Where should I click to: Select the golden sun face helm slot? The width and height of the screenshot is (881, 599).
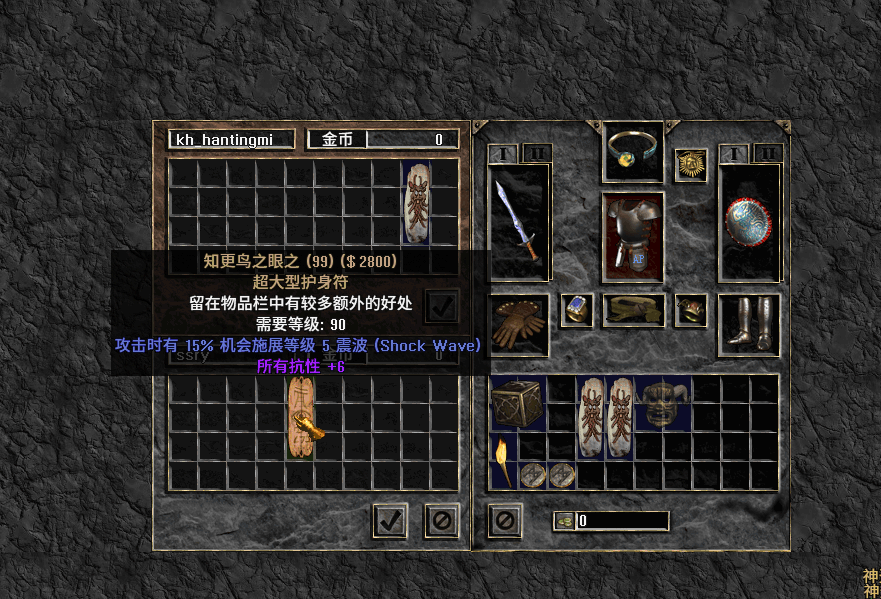tap(690, 165)
